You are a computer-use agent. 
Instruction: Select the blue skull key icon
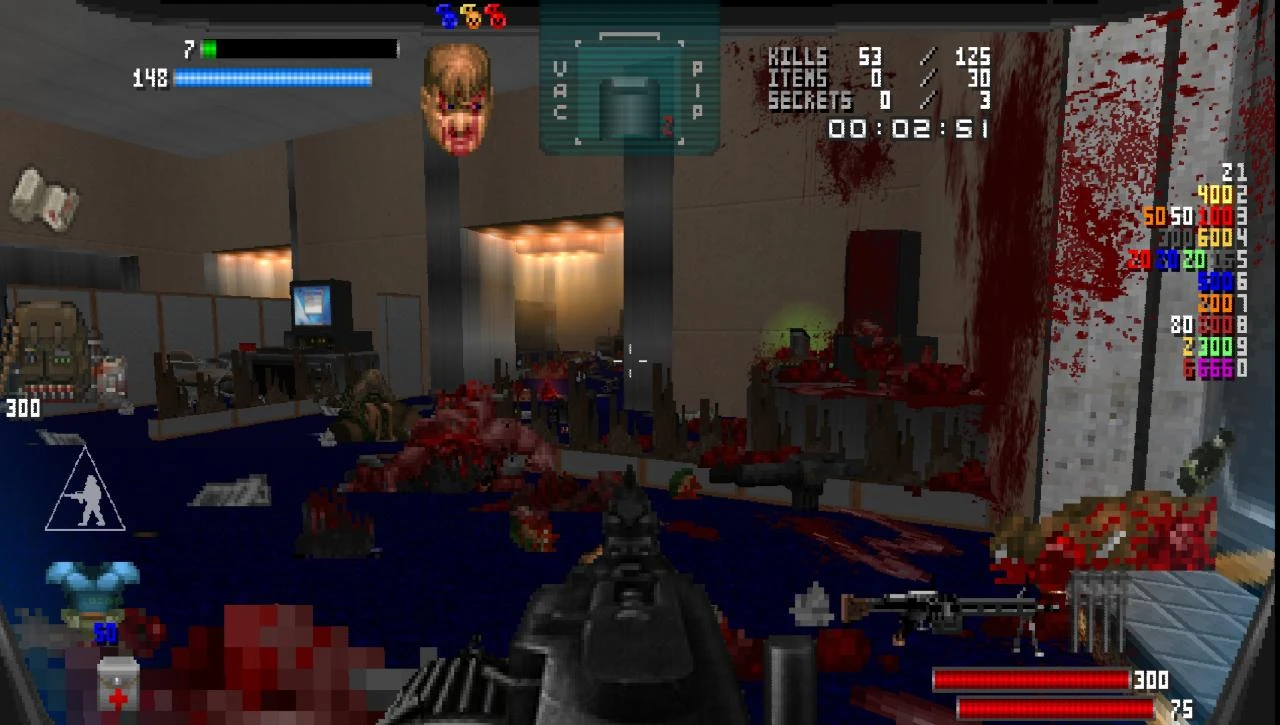tap(448, 17)
